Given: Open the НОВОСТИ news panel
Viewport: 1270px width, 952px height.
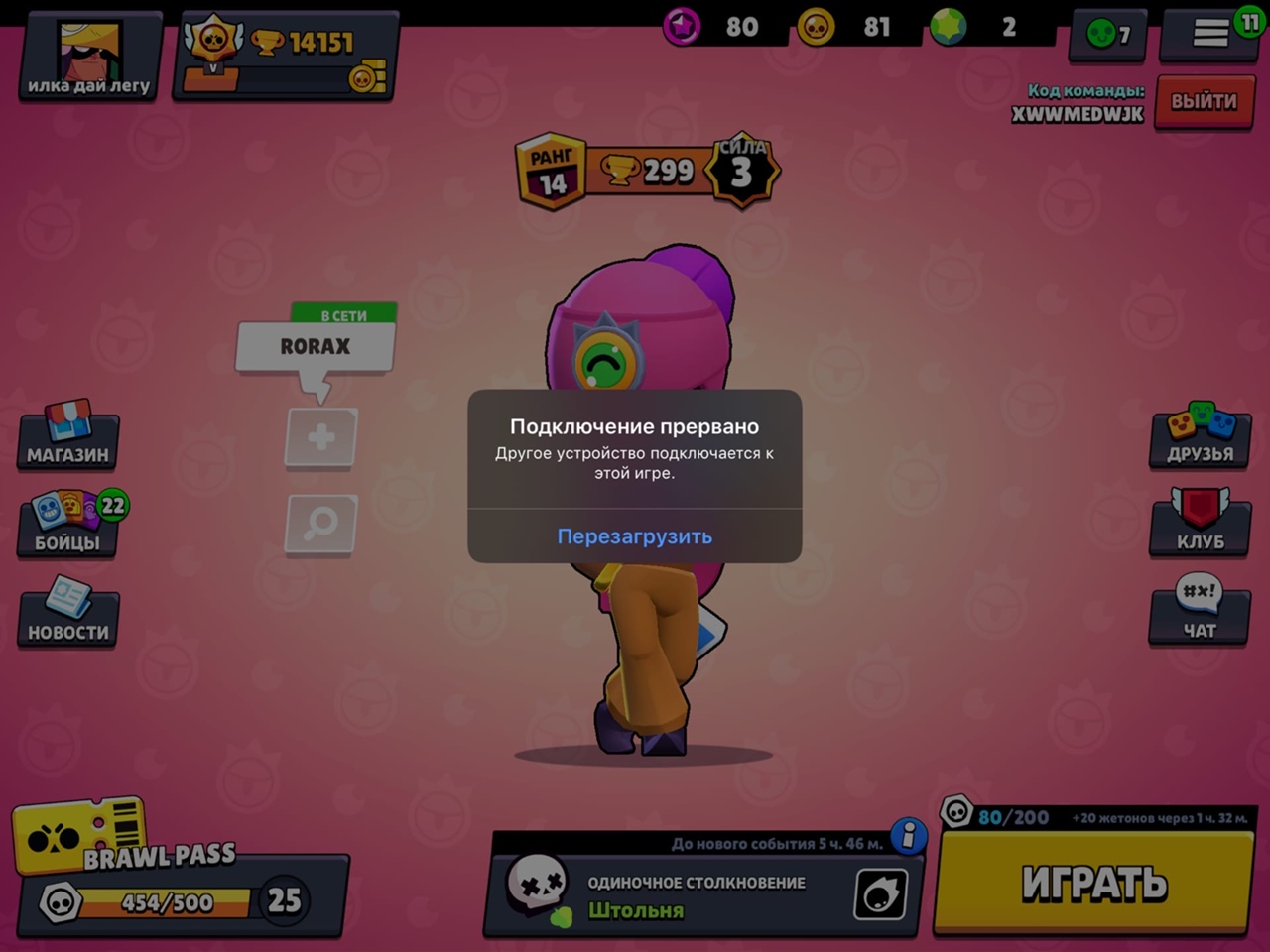Looking at the screenshot, I should [x=67, y=614].
